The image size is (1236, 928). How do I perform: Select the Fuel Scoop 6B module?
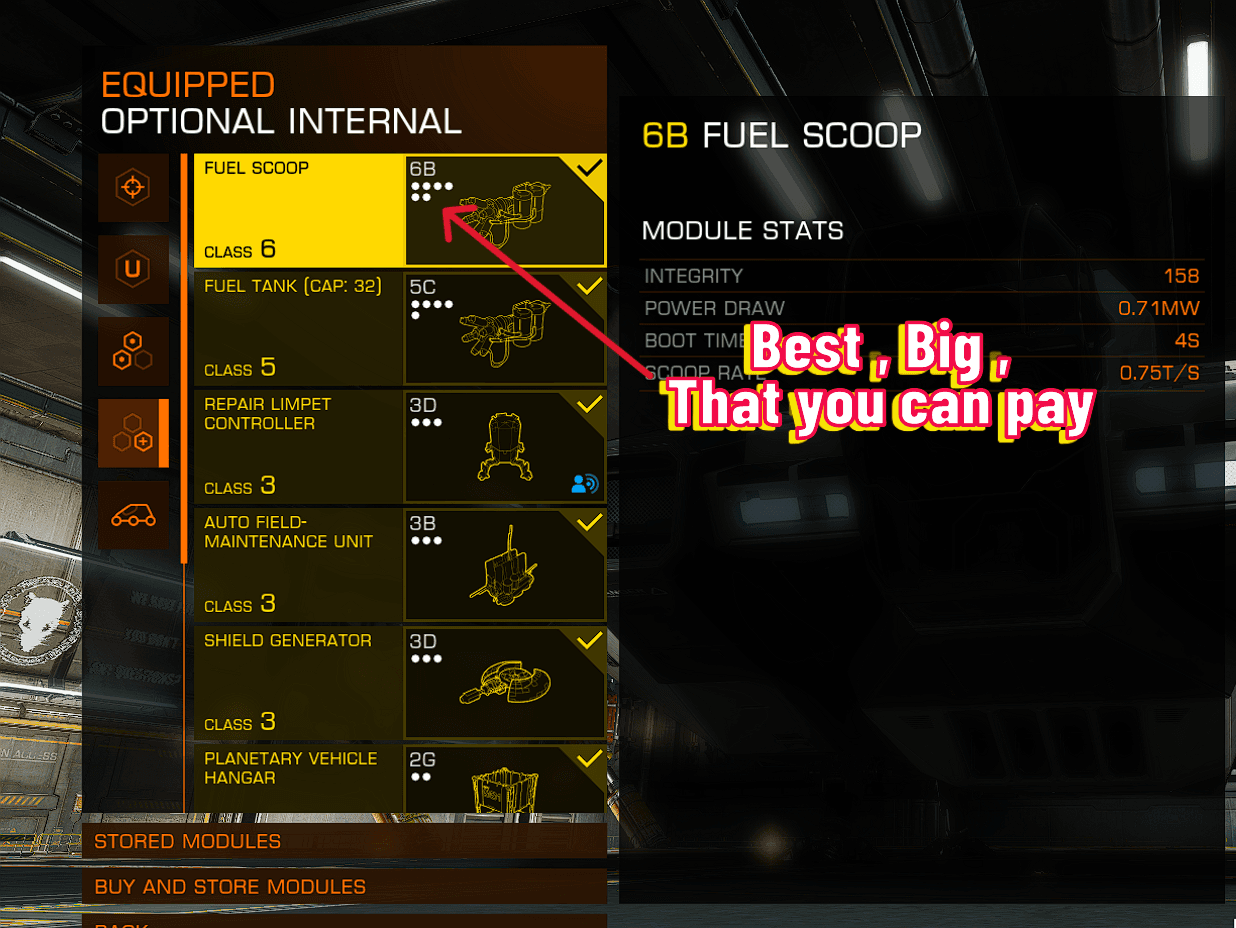pyautogui.click(x=399, y=210)
